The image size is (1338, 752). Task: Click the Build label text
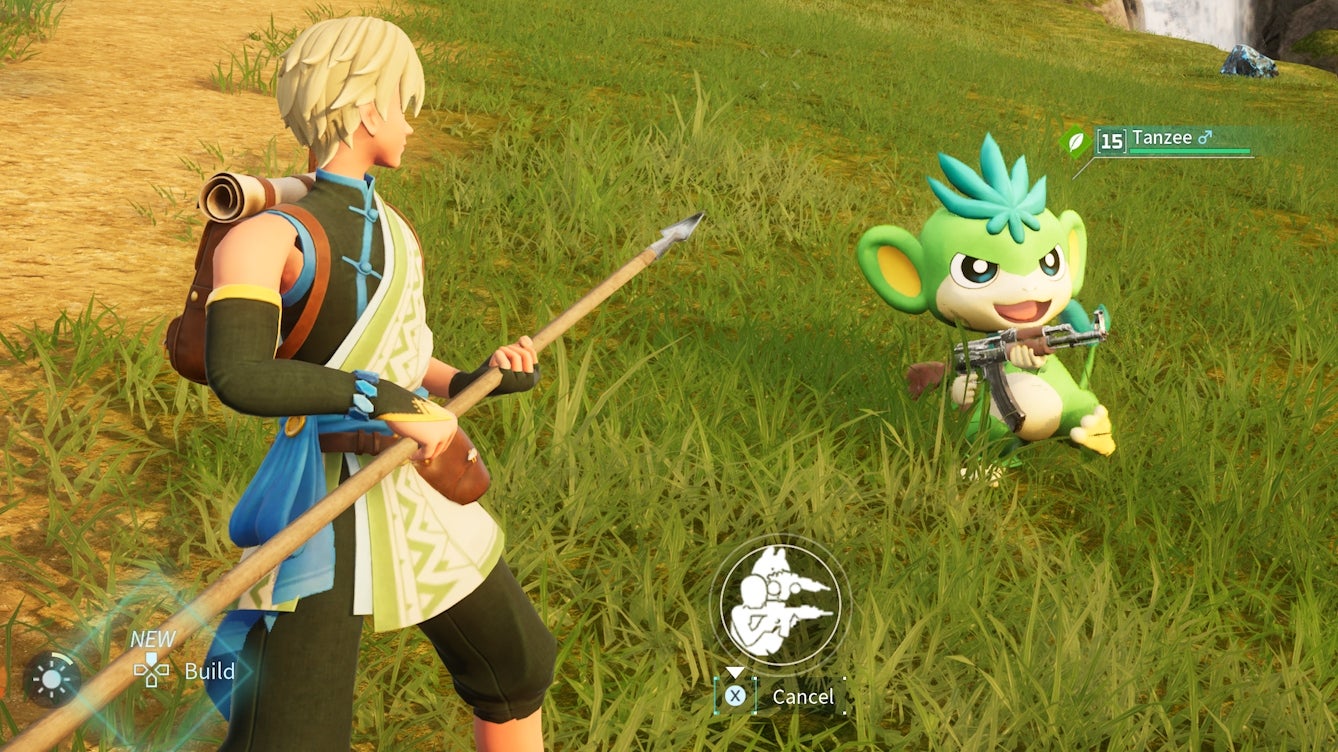tap(210, 672)
